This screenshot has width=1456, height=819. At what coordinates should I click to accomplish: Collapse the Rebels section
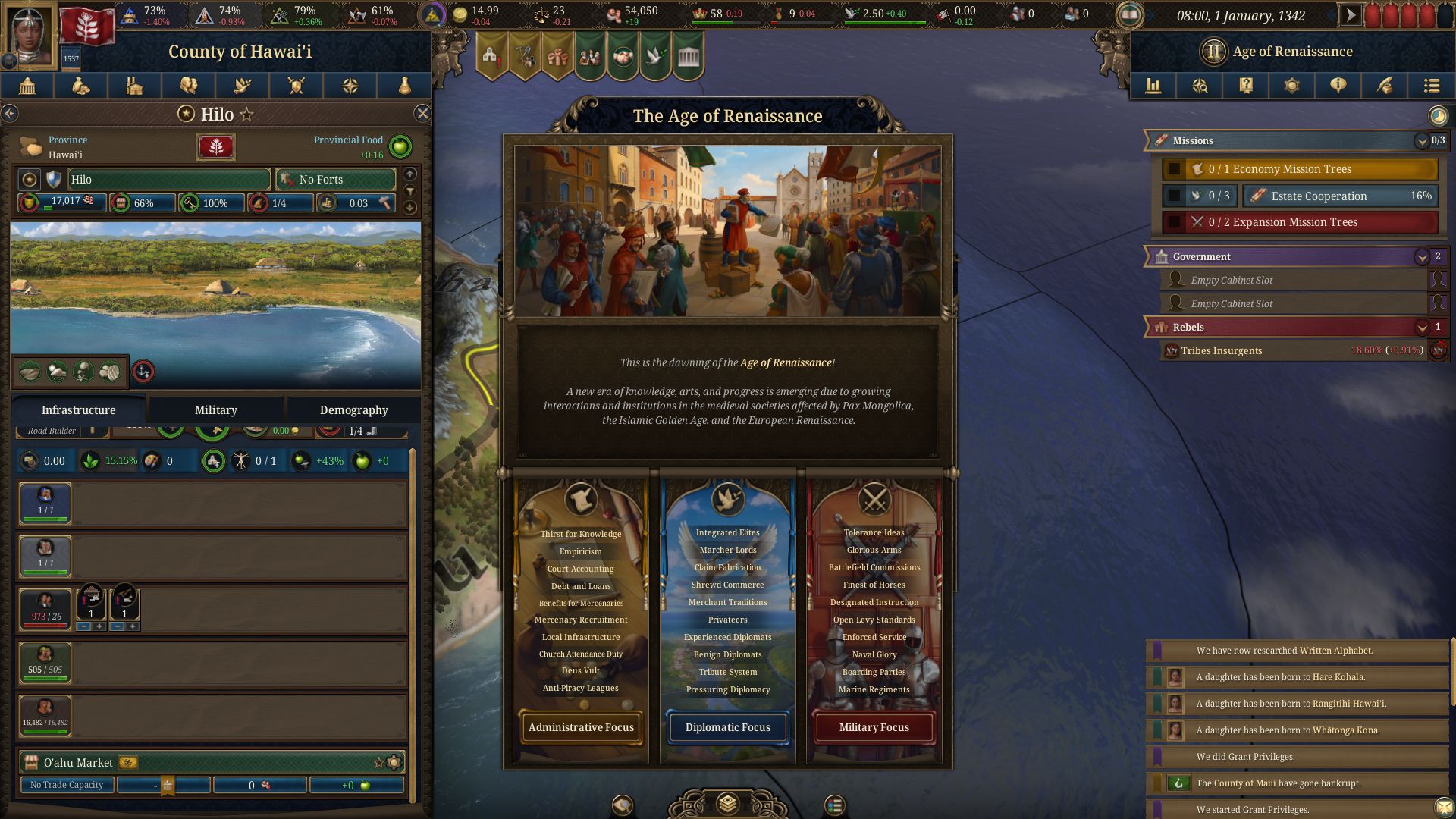click(x=1422, y=328)
